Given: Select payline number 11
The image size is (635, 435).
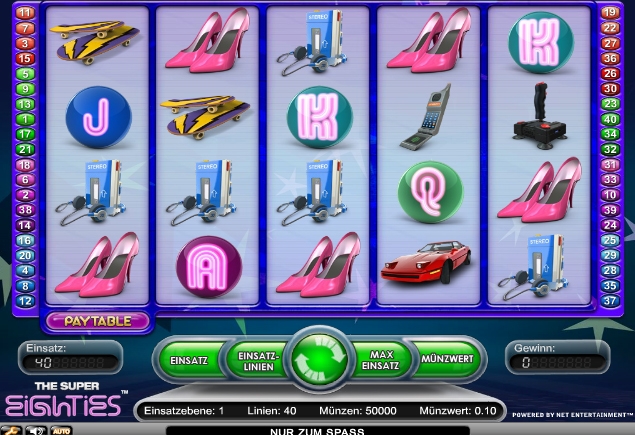Looking at the screenshot, I should [x=26, y=13].
